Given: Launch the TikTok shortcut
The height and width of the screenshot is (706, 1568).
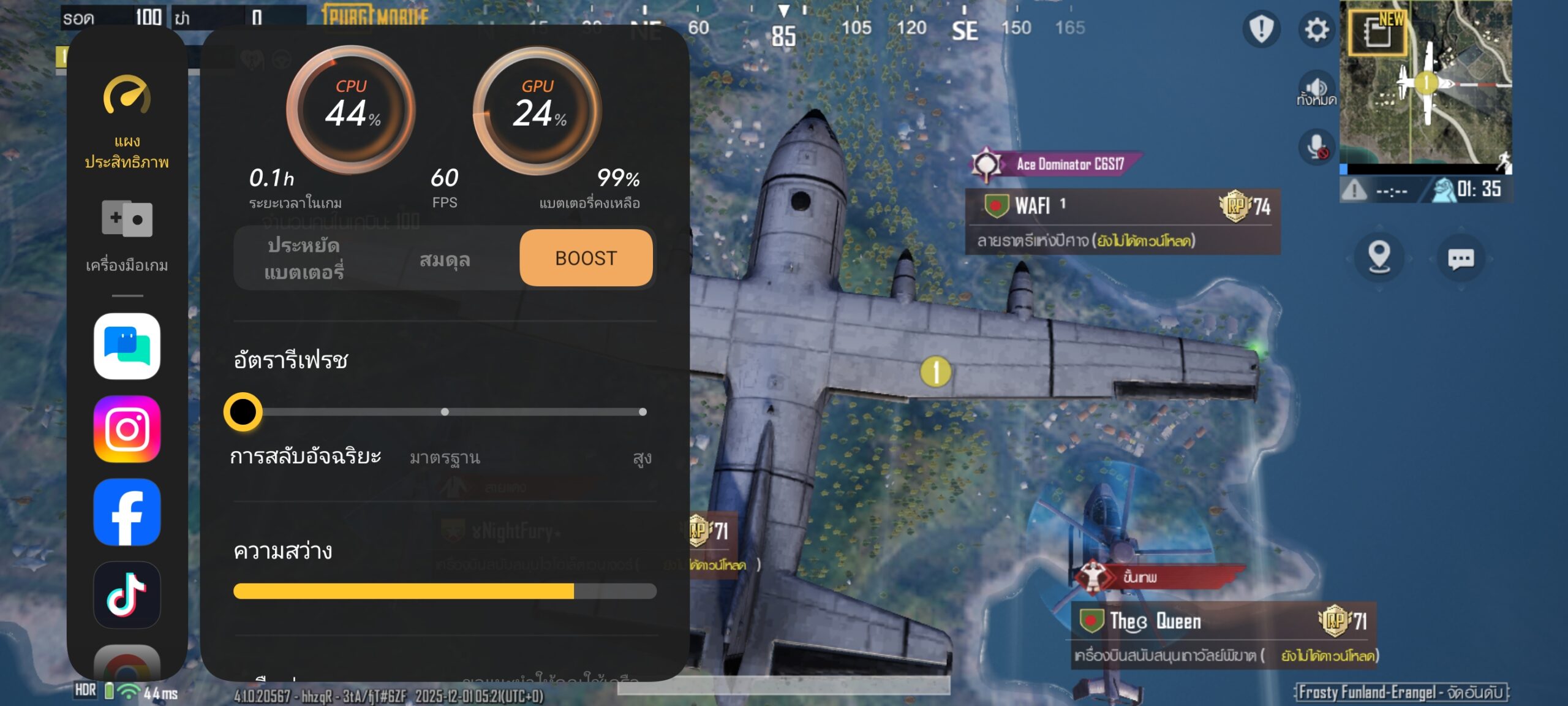Looking at the screenshot, I should 127,594.
